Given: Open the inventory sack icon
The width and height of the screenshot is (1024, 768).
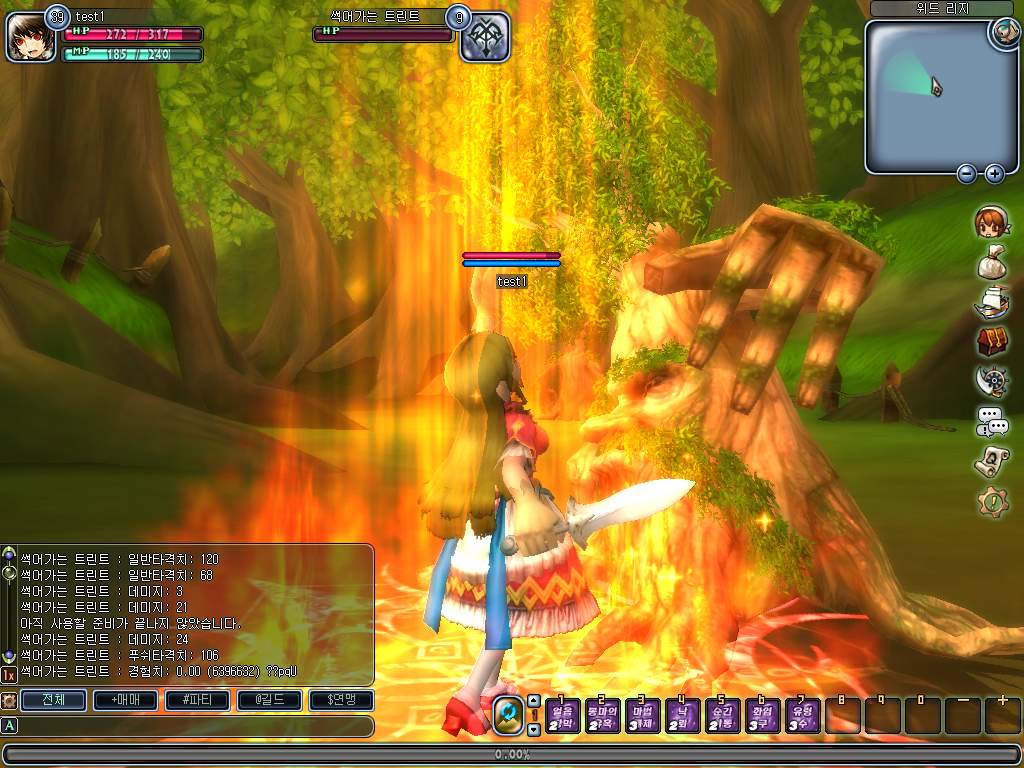Looking at the screenshot, I should 991,263.
